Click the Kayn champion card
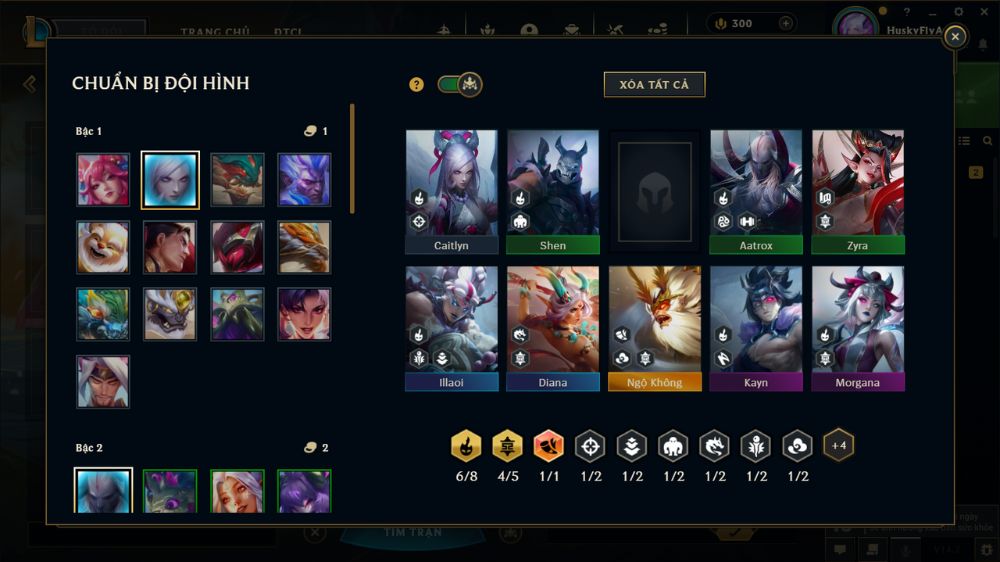 tap(756, 327)
